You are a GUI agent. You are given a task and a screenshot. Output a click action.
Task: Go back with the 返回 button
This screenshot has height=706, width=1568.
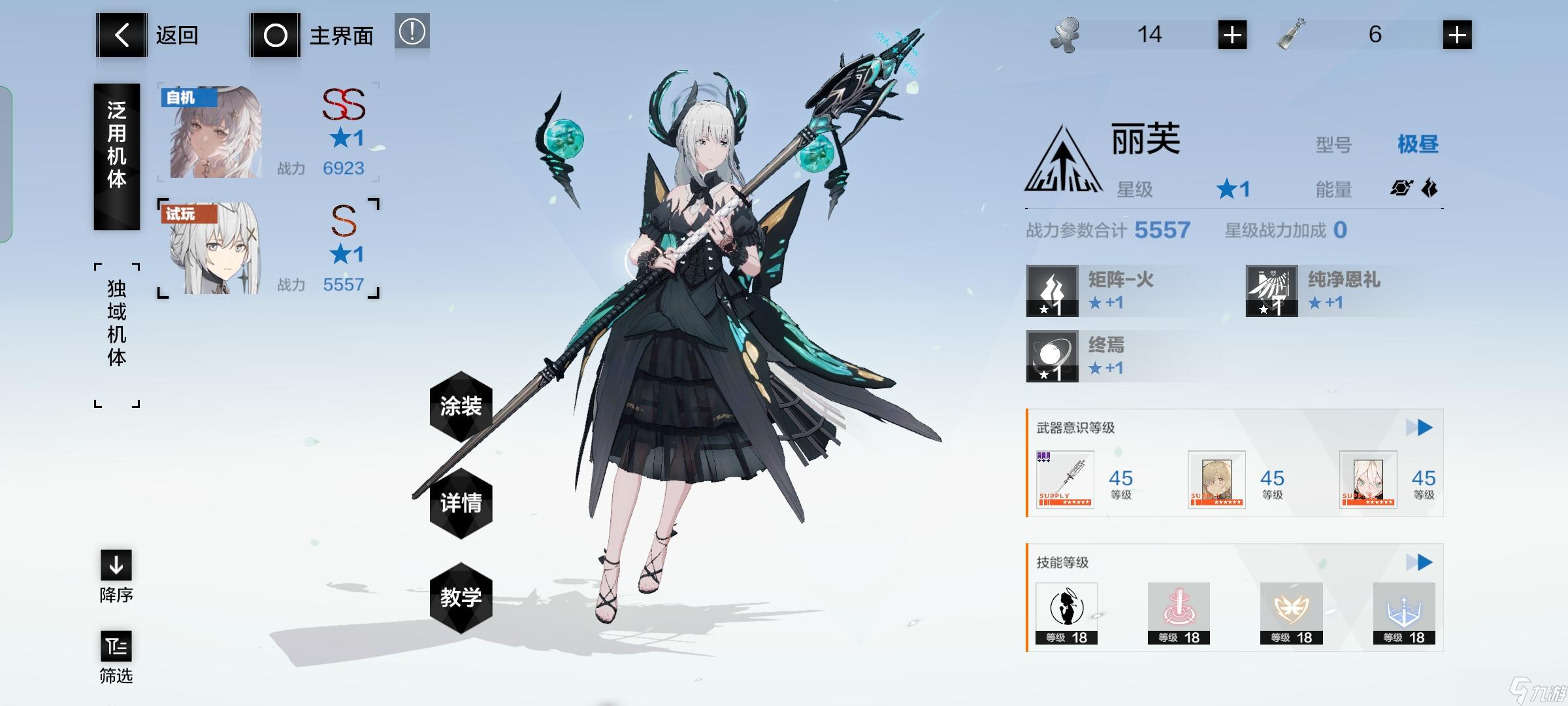click(x=149, y=35)
